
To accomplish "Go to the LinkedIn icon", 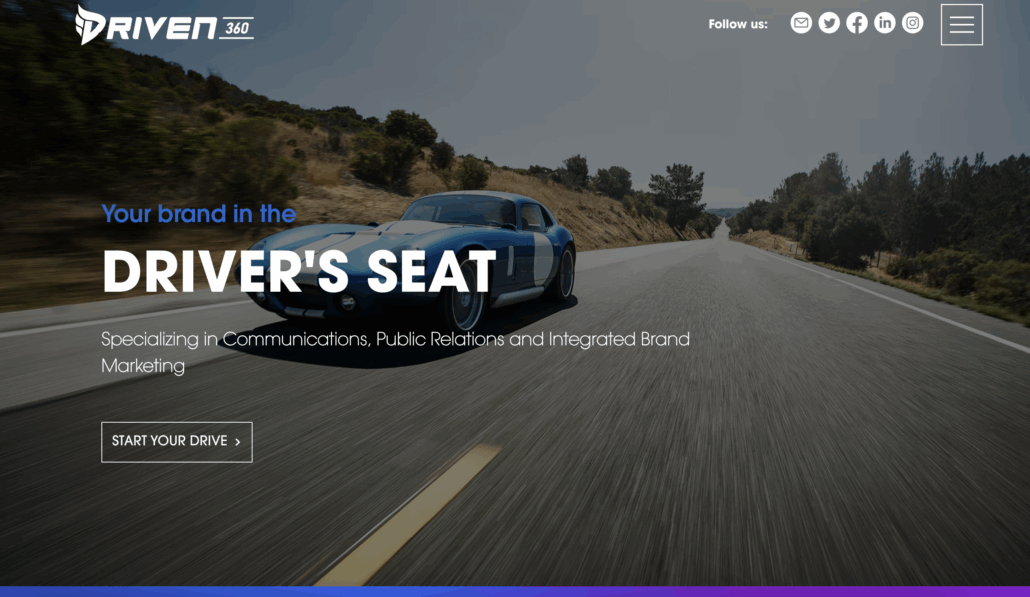I will pos(885,23).
